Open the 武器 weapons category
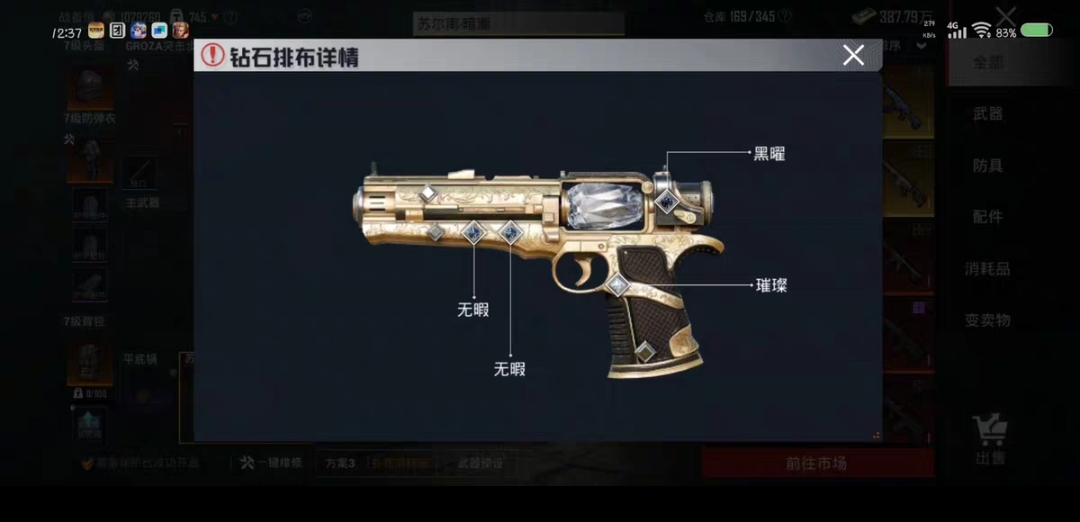The width and height of the screenshot is (1080, 522). click(x=988, y=114)
